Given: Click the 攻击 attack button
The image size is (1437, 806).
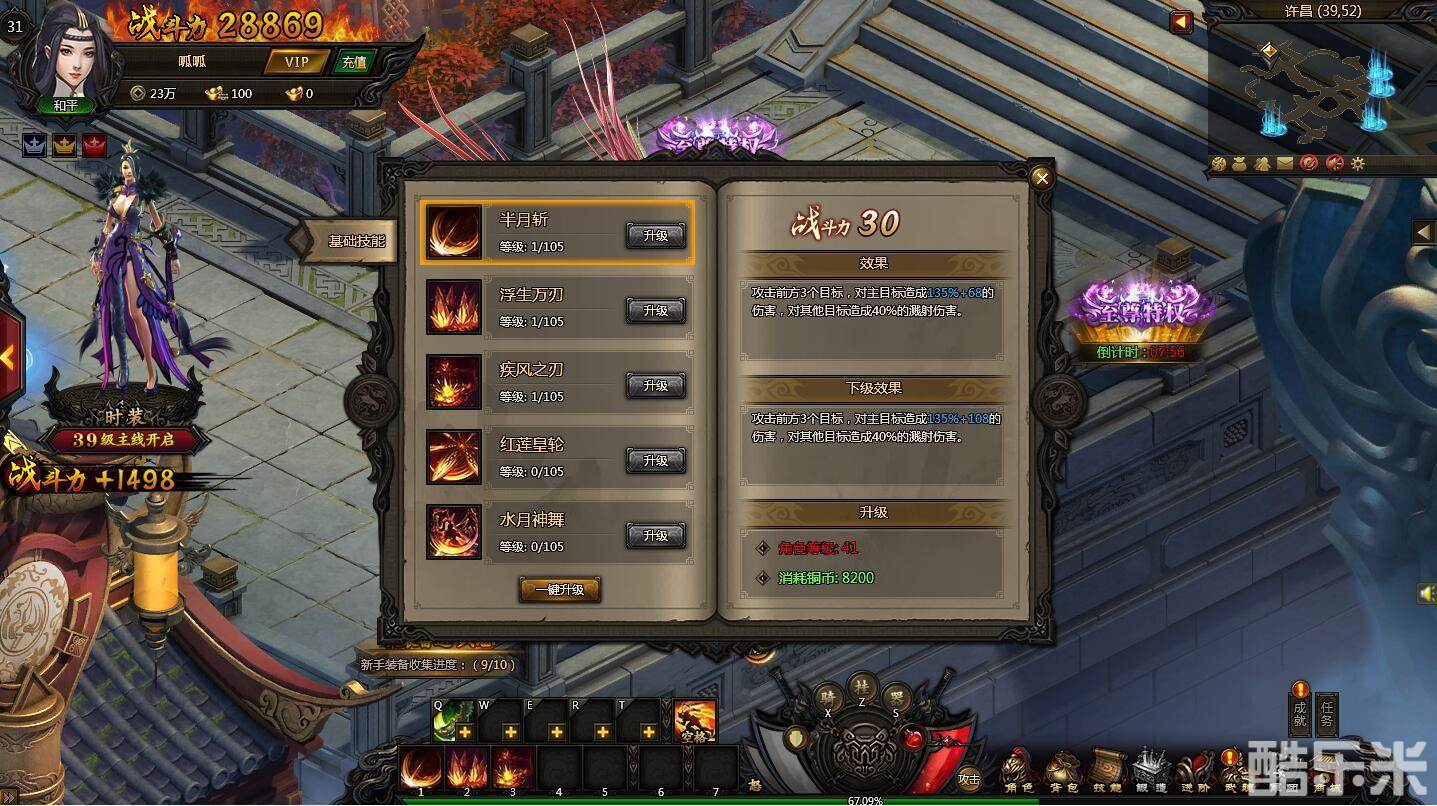Looking at the screenshot, I should point(968,778).
